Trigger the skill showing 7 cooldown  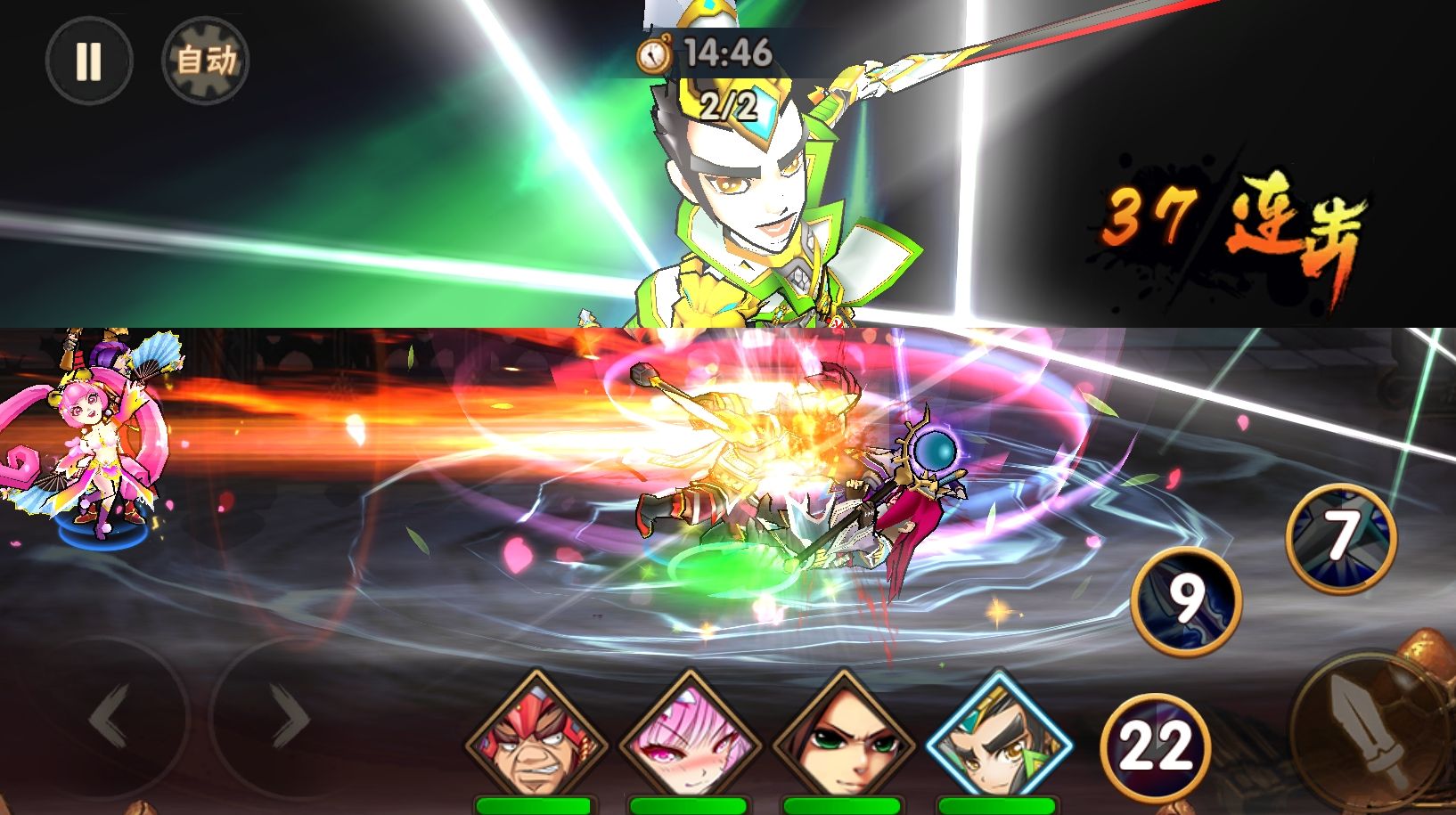[x=1341, y=537]
